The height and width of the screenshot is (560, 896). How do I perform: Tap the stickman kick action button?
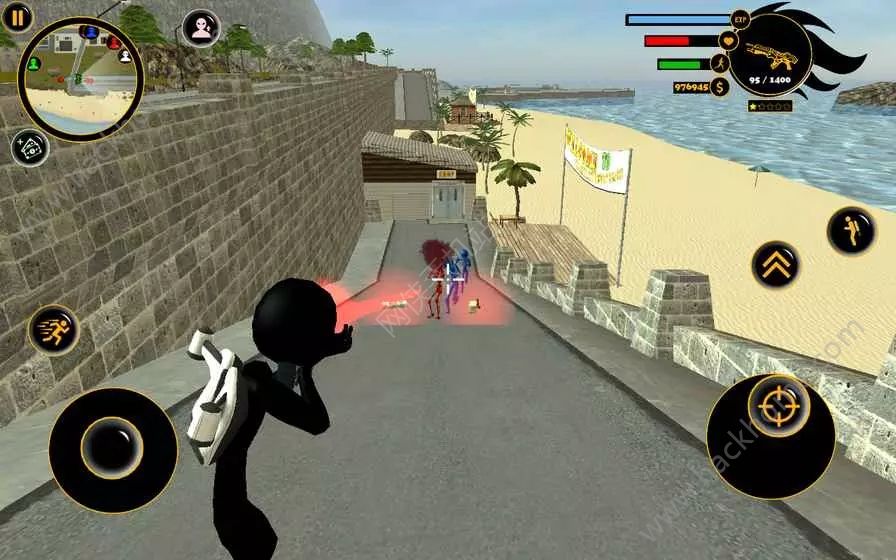pyautogui.click(x=851, y=230)
